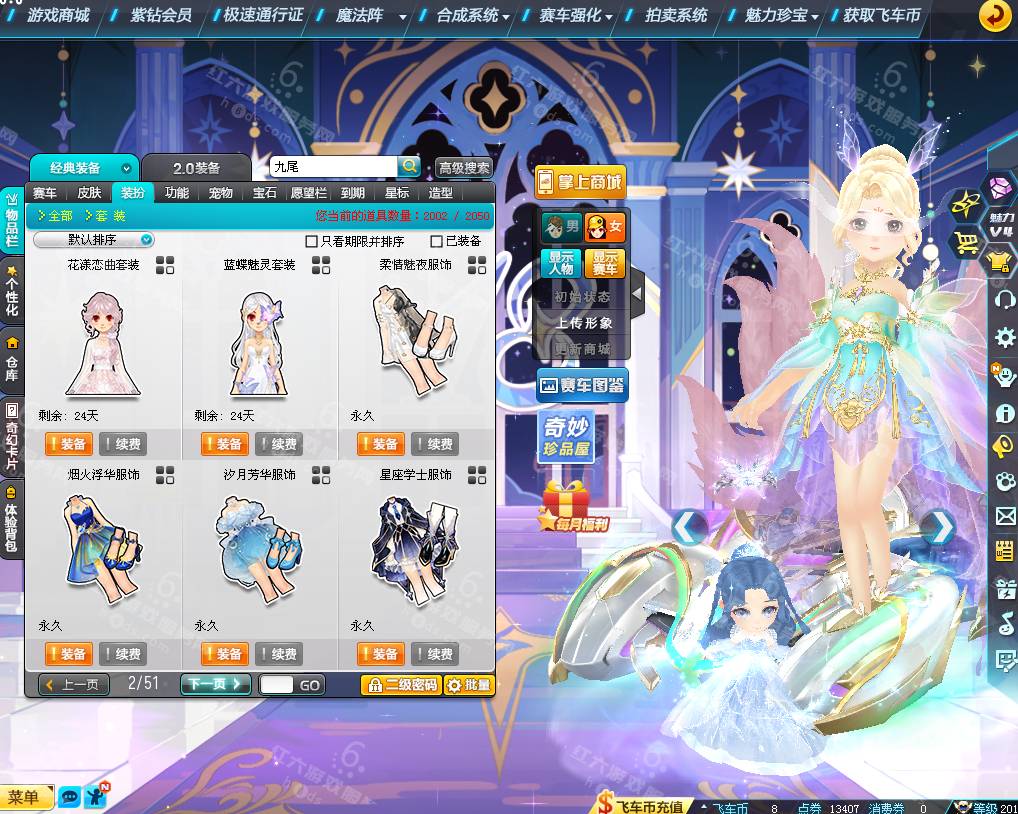Select the 花漾恋曲套装 outfit thumbnail
Viewport: 1018px width, 814px height.
coord(103,343)
